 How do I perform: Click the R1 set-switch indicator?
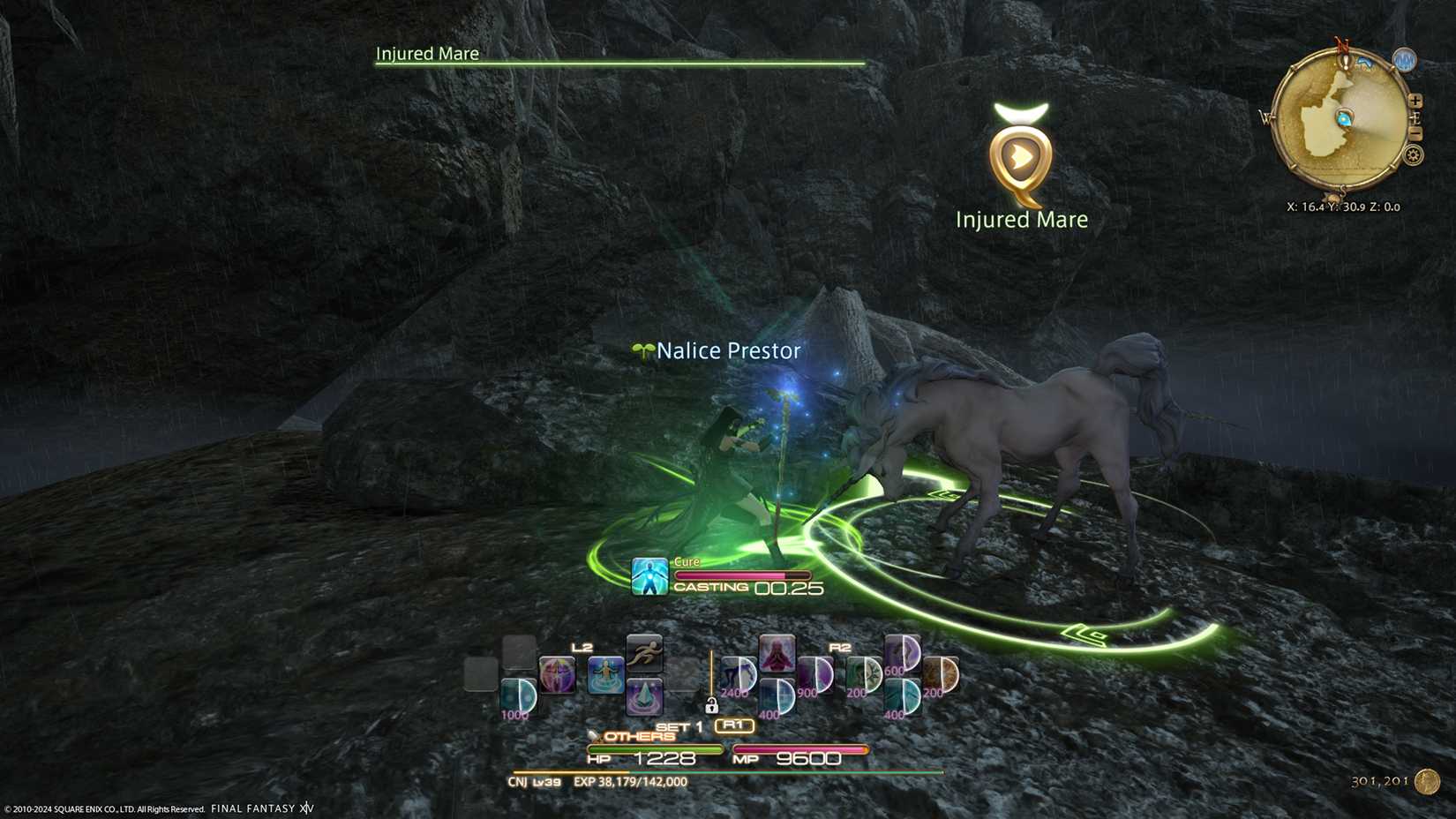pyautogui.click(x=734, y=725)
